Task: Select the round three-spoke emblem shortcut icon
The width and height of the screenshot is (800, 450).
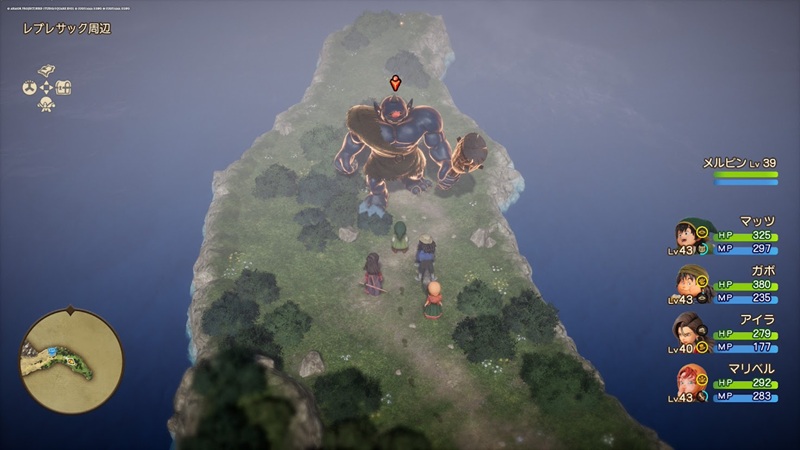Action: coord(29,88)
